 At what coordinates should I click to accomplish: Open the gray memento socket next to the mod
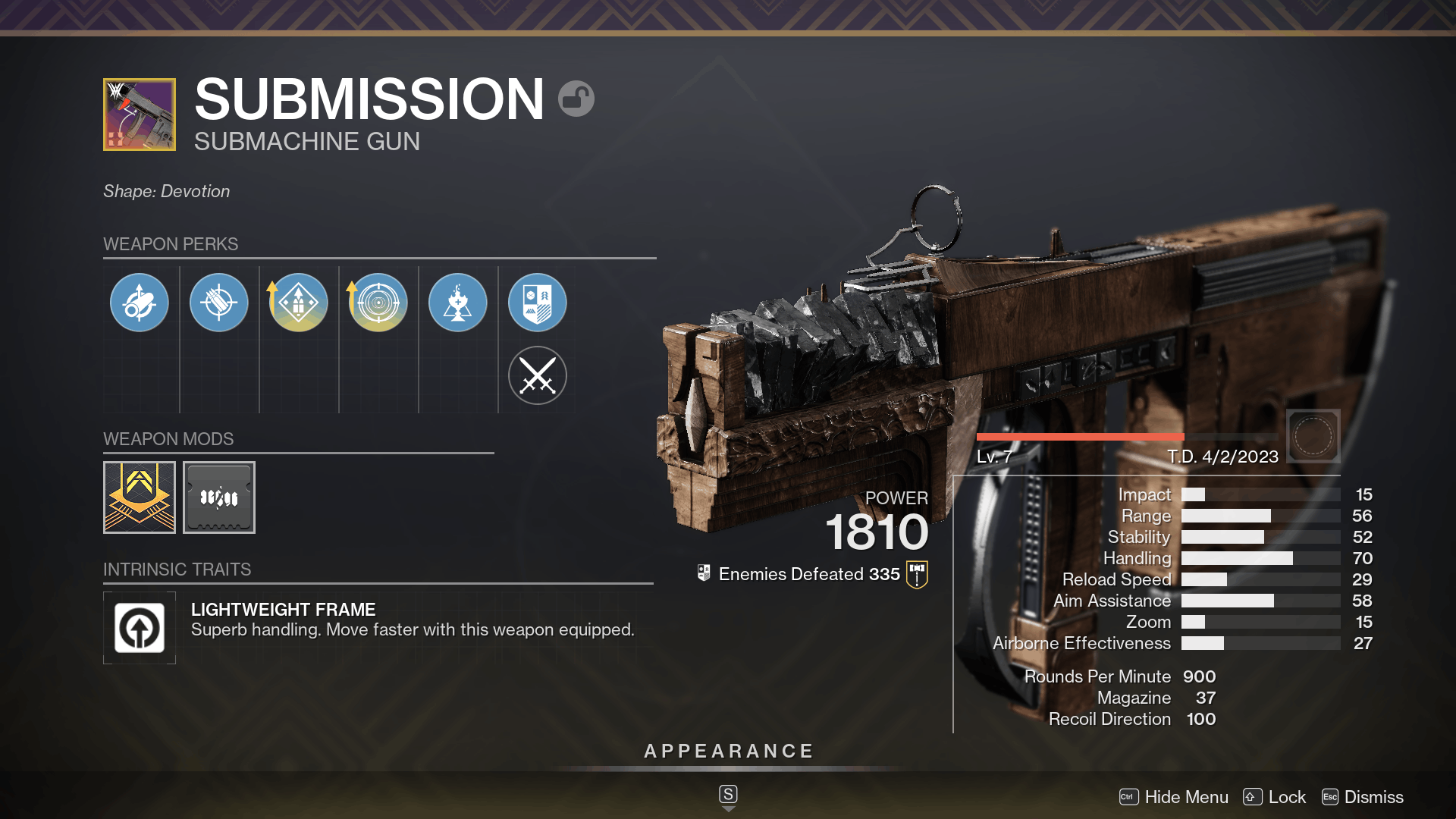point(219,497)
